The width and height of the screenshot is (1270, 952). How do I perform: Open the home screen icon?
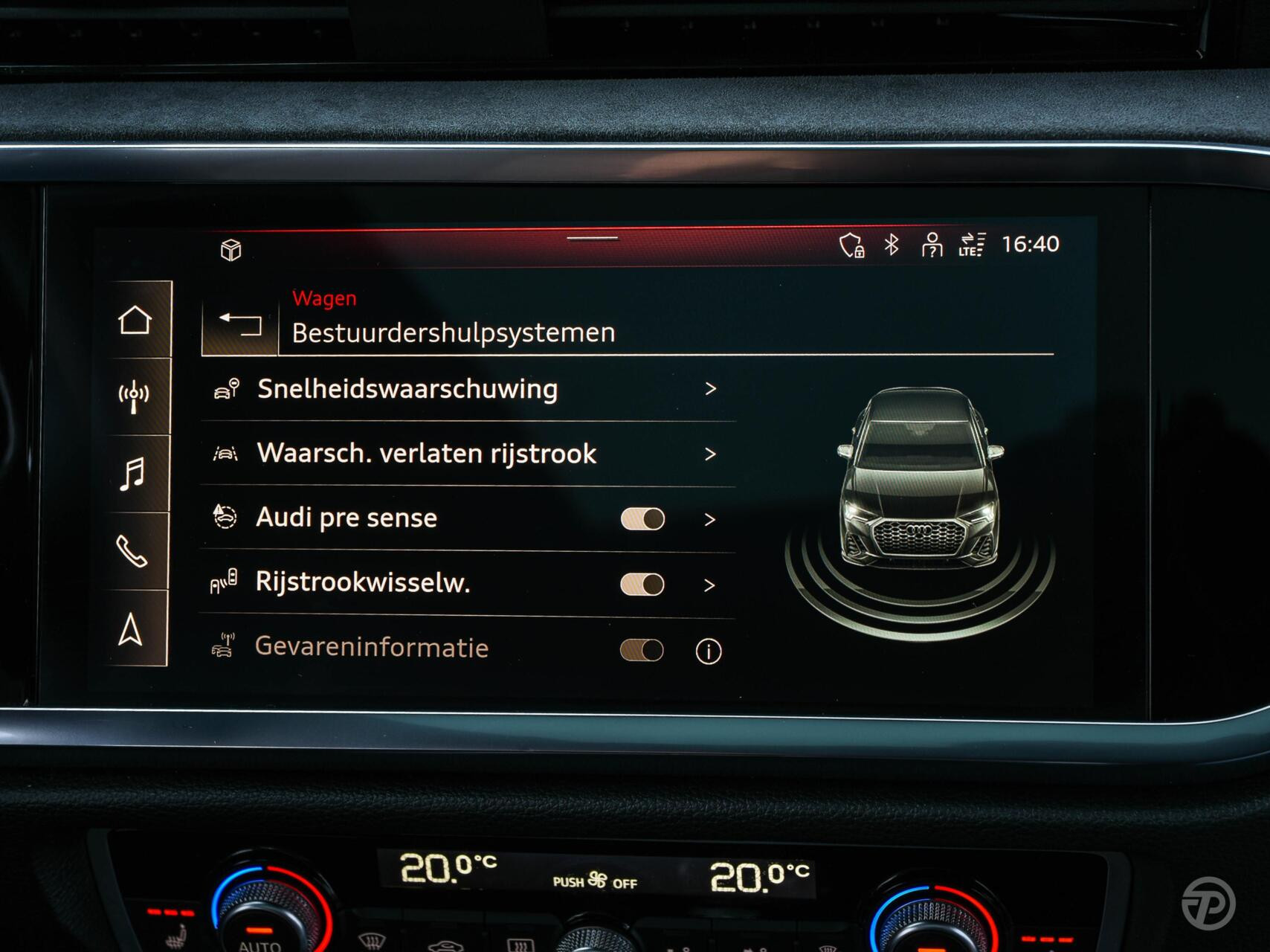point(135,321)
